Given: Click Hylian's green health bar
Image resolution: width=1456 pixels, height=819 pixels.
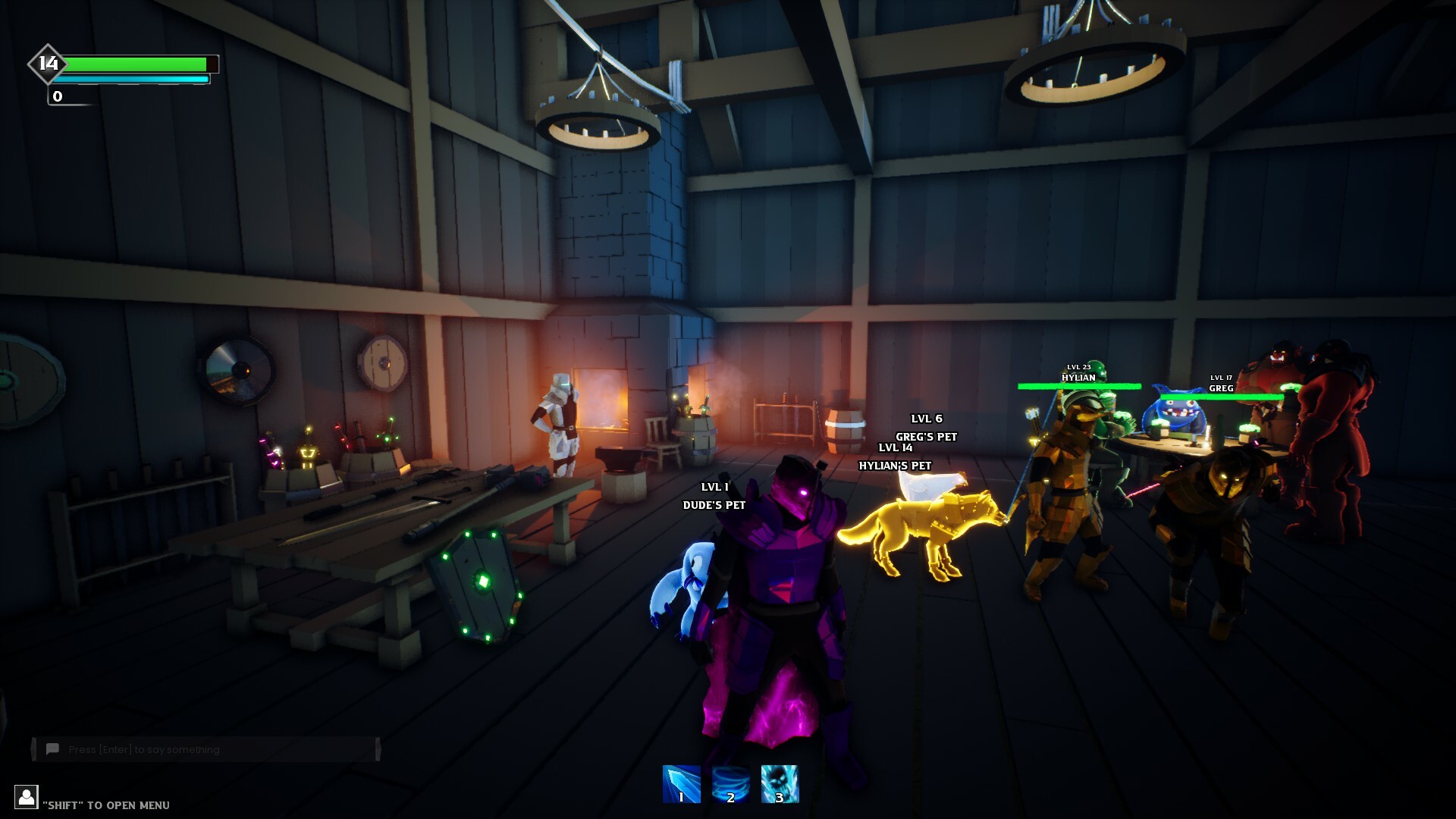Looking at the screenshot, I should [1078, 384].
